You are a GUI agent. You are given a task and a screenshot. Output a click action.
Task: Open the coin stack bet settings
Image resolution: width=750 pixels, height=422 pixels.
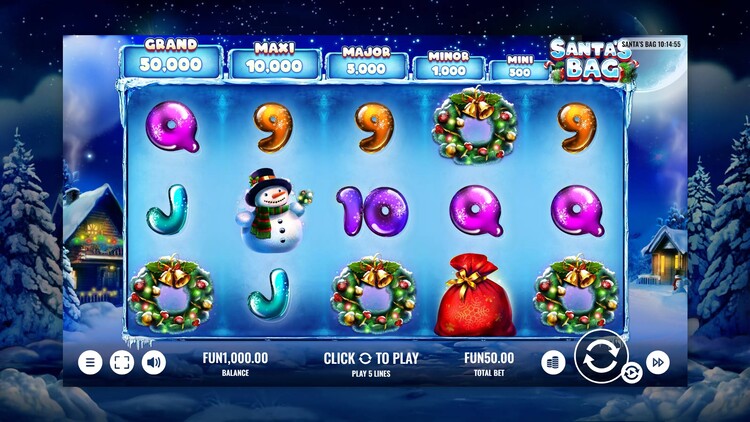553,362
